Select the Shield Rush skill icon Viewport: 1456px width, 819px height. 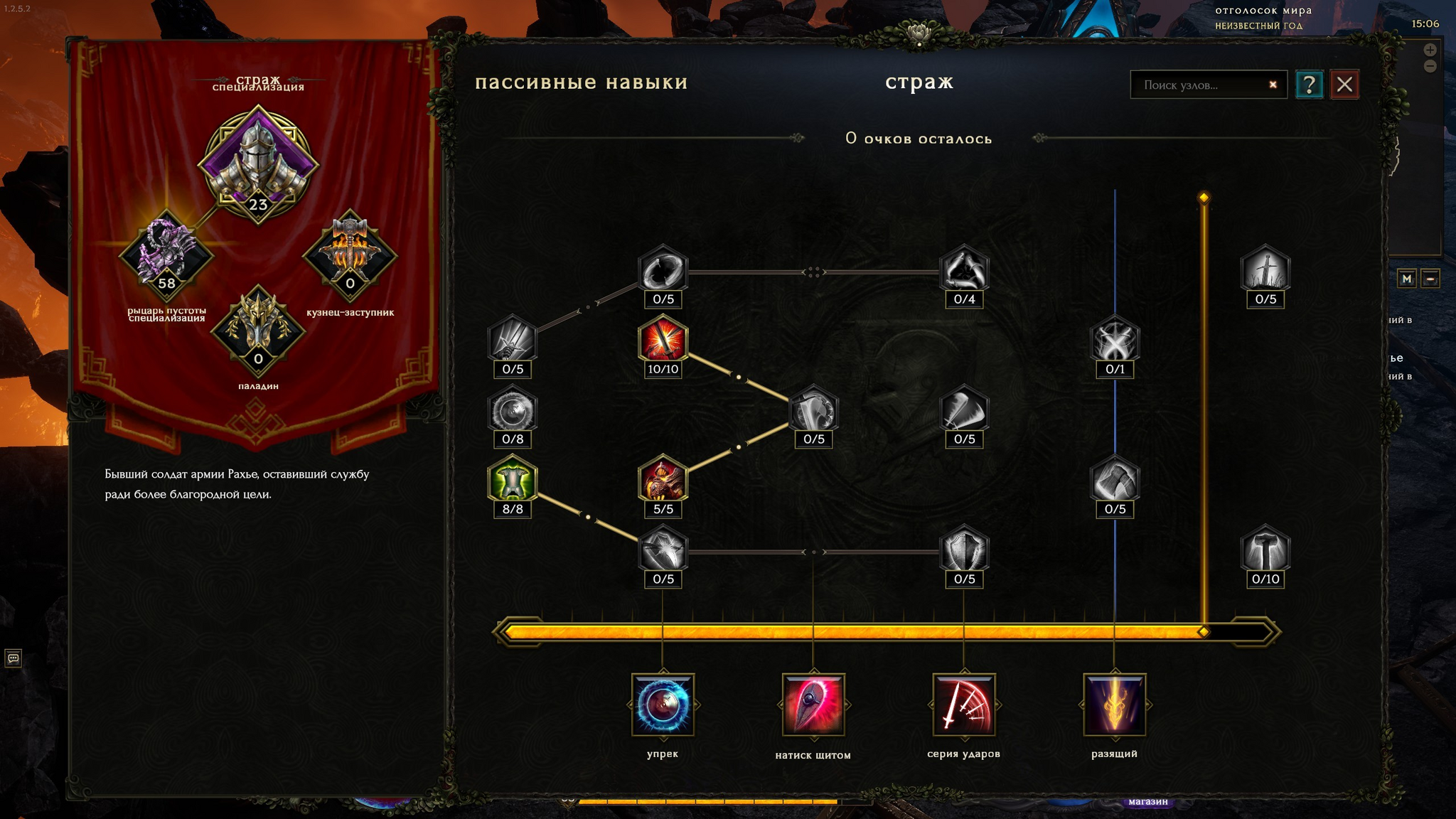(813, 705)
